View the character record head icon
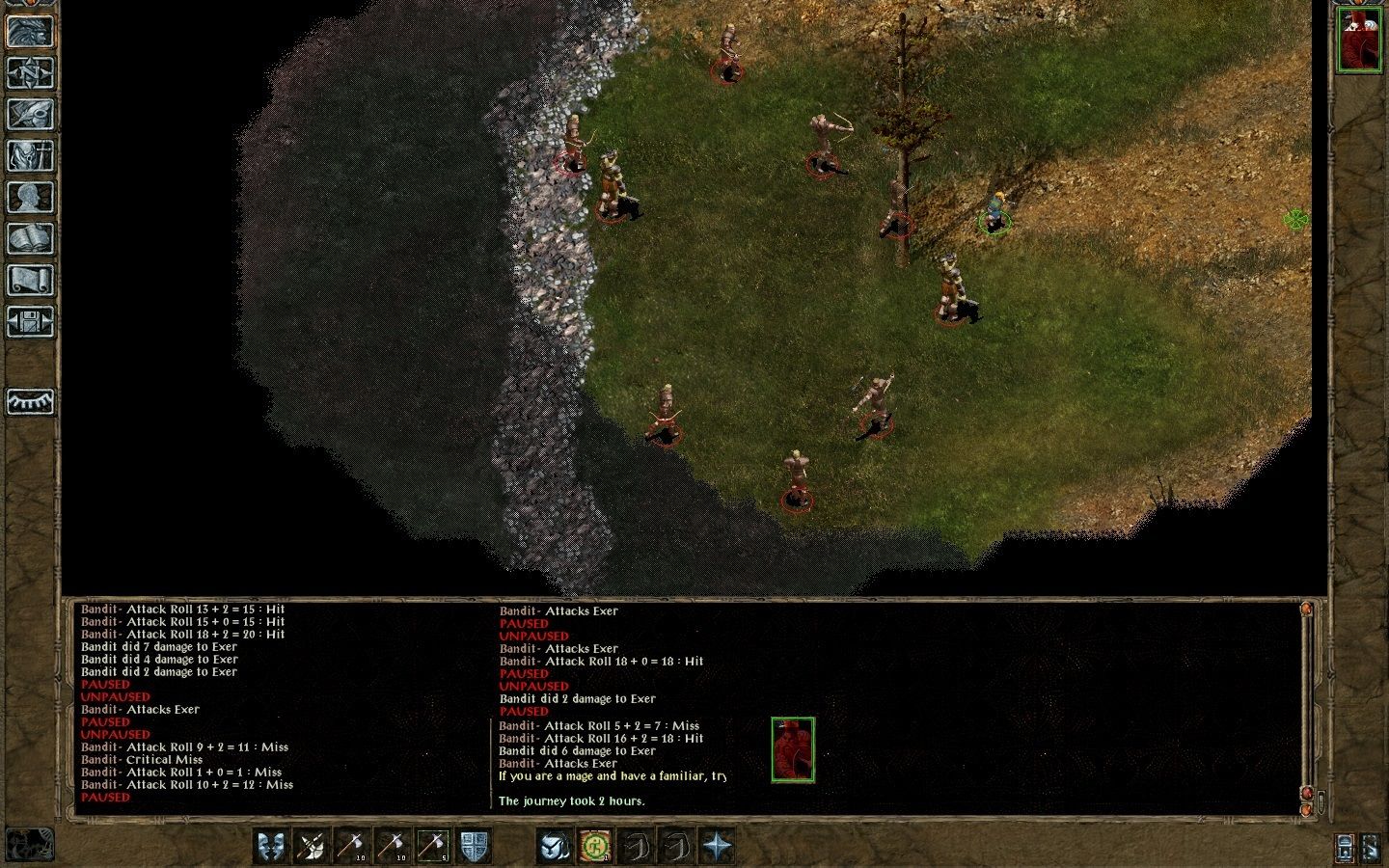Screen dimensions: 1389x868 (29, 199)
